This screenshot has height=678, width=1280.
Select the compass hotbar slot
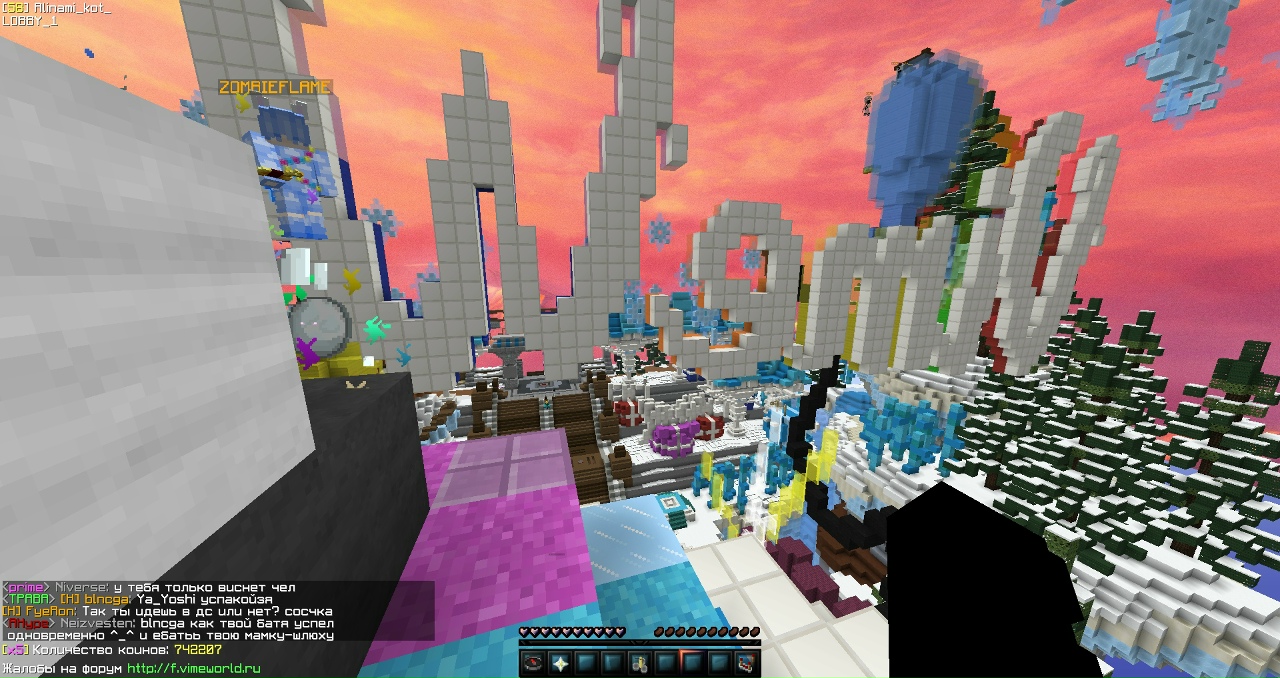[x=533, y=662]
